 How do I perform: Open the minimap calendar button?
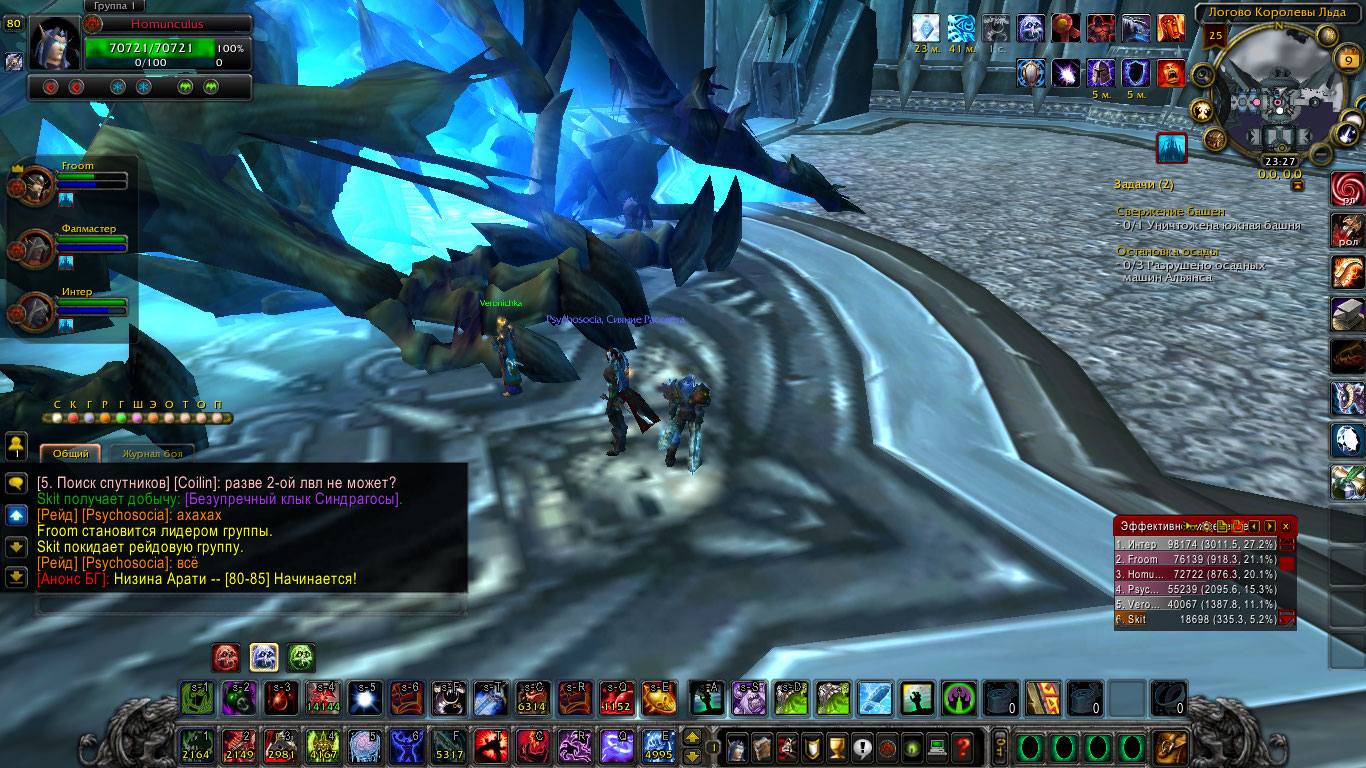tap(1346, 60)
